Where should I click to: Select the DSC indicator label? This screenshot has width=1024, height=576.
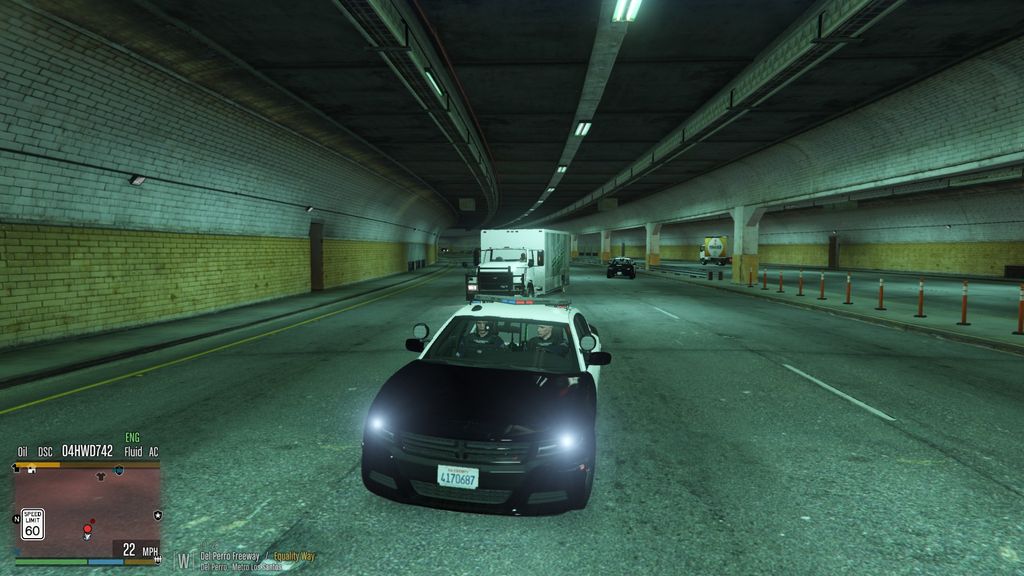pos(45,452)
